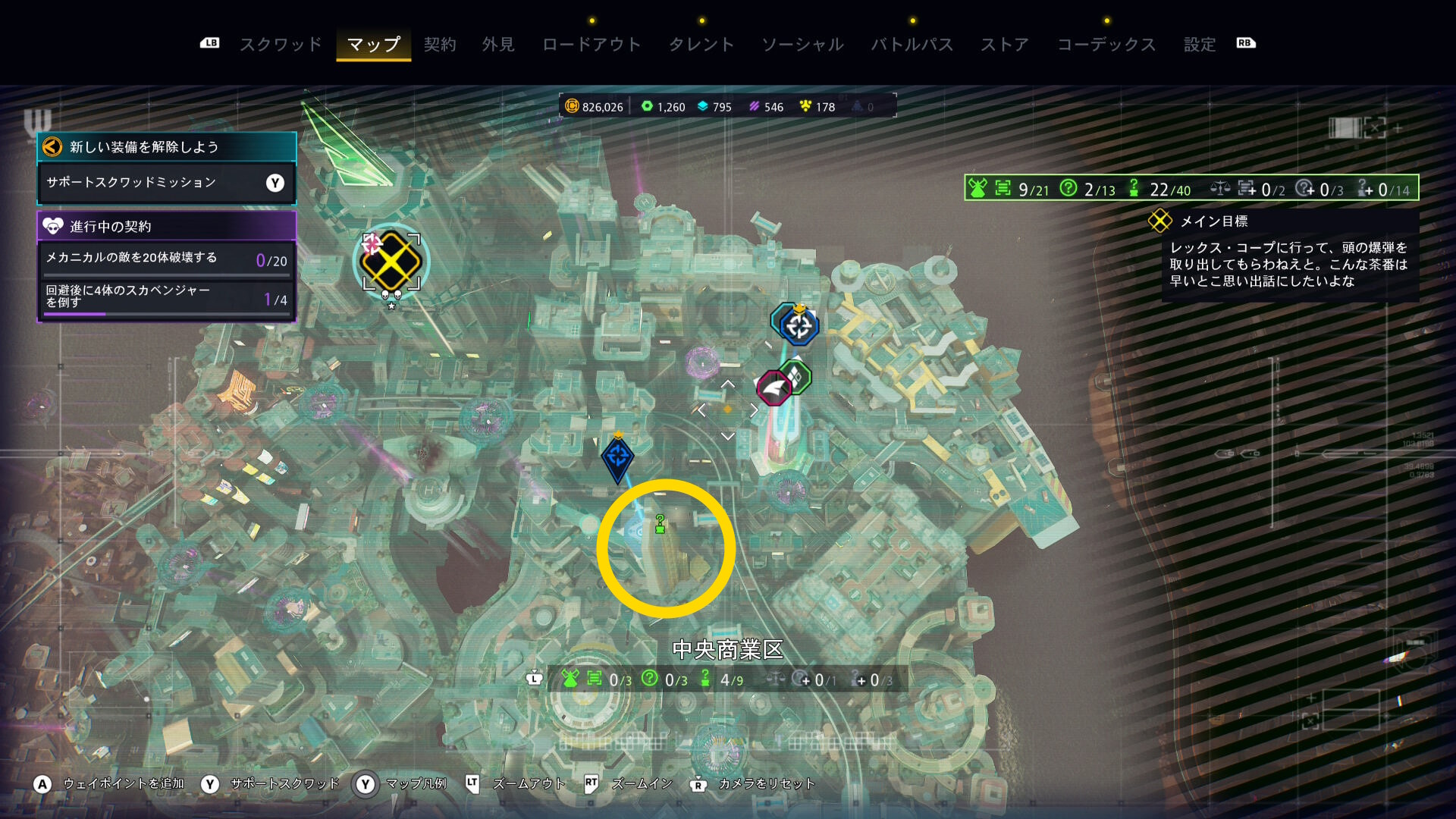Viewport: 1456px width, 819px height.
Task: Click the blue diamond crosshair map marker
Action: pos(617,457)
